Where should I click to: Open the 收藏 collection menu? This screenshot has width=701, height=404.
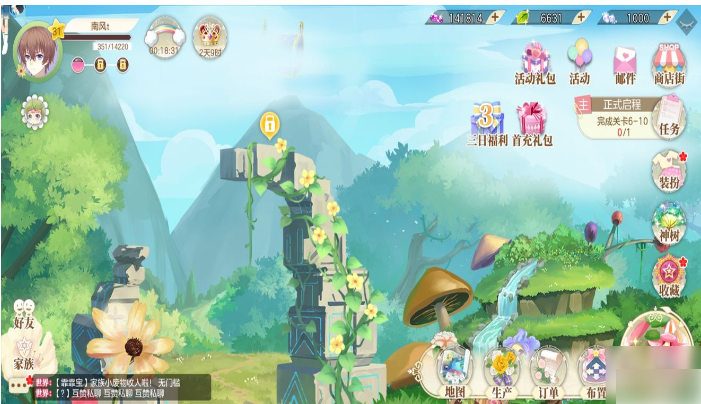pyautogui.click(x=668, y=275)
